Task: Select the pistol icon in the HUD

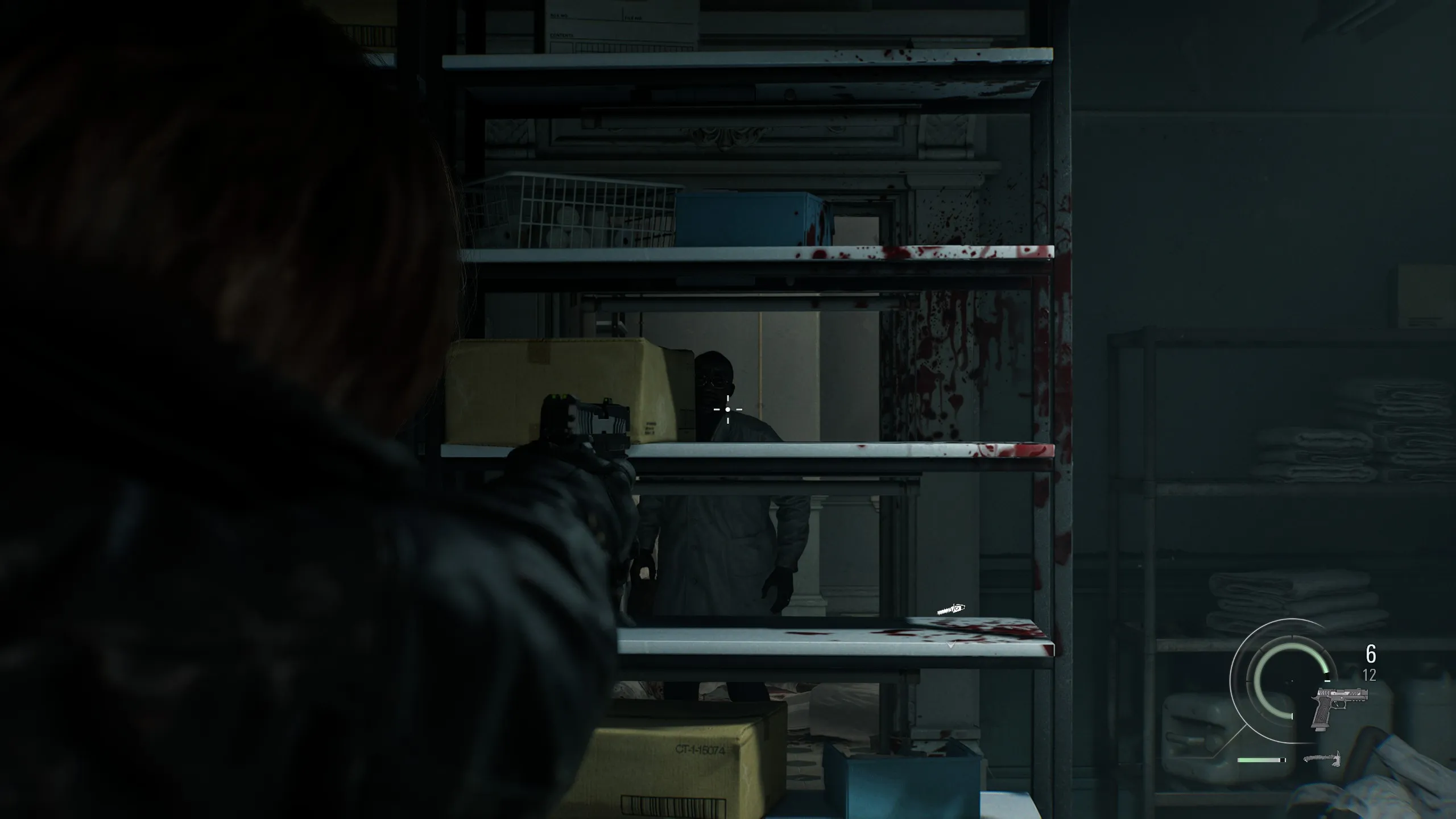Action: (x=1339, y=708)
